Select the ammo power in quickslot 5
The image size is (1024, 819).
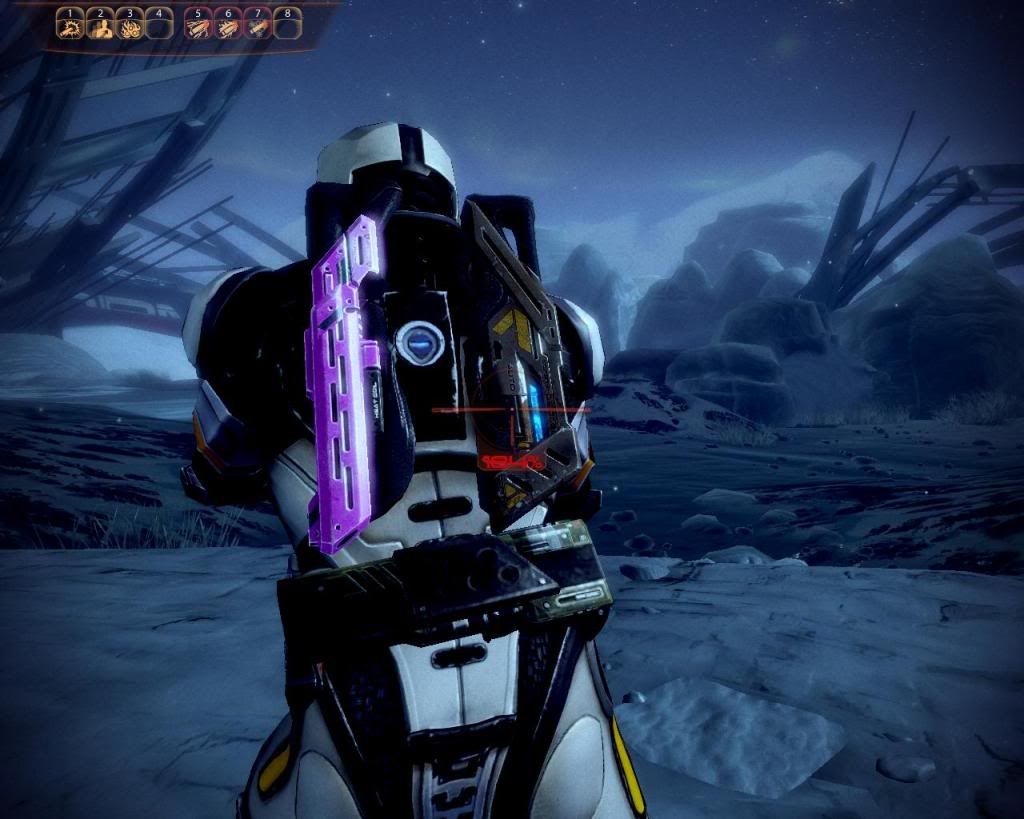tap(198, 28)
